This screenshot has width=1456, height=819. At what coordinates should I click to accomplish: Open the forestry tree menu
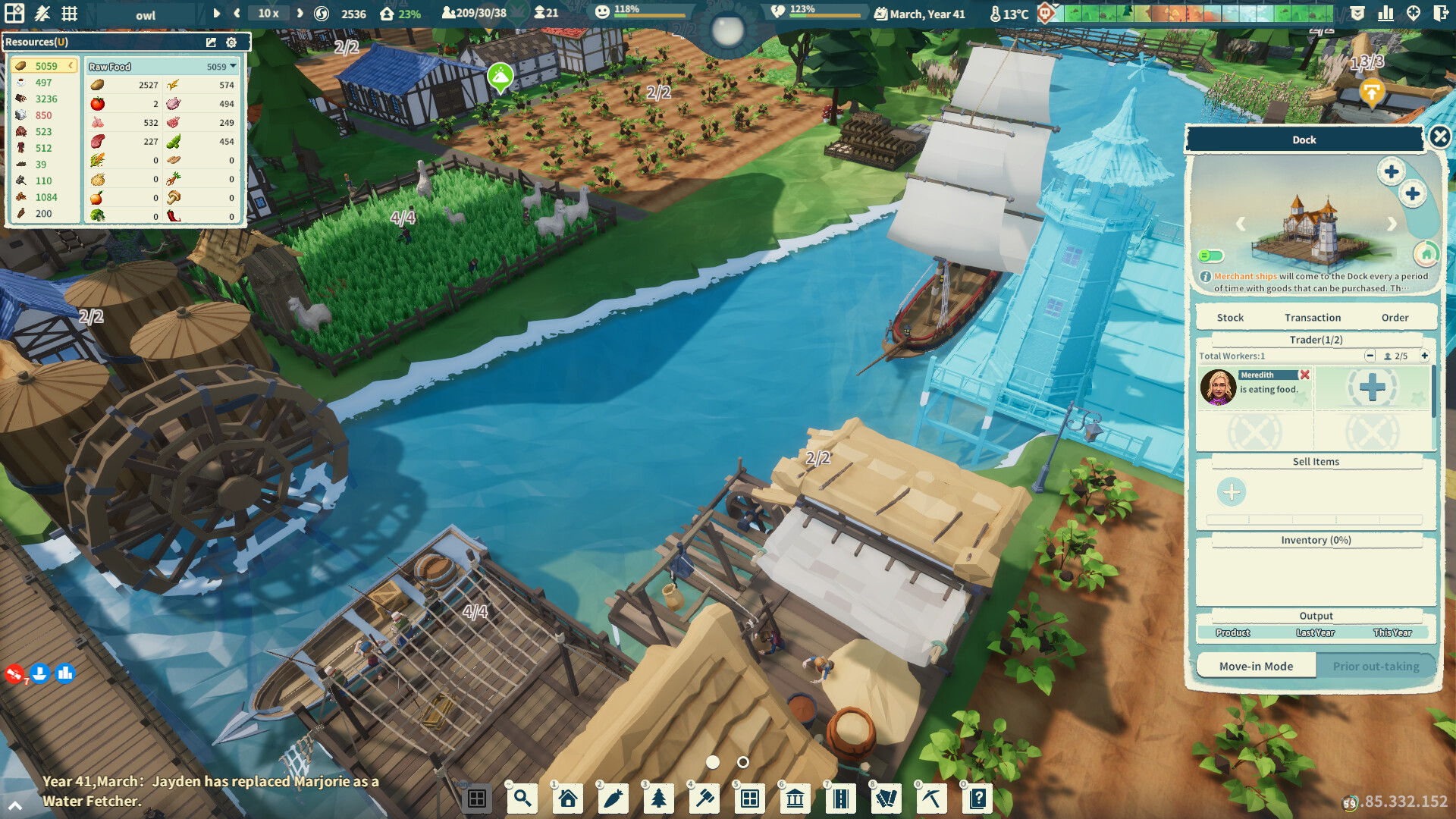tap(658, 798)
